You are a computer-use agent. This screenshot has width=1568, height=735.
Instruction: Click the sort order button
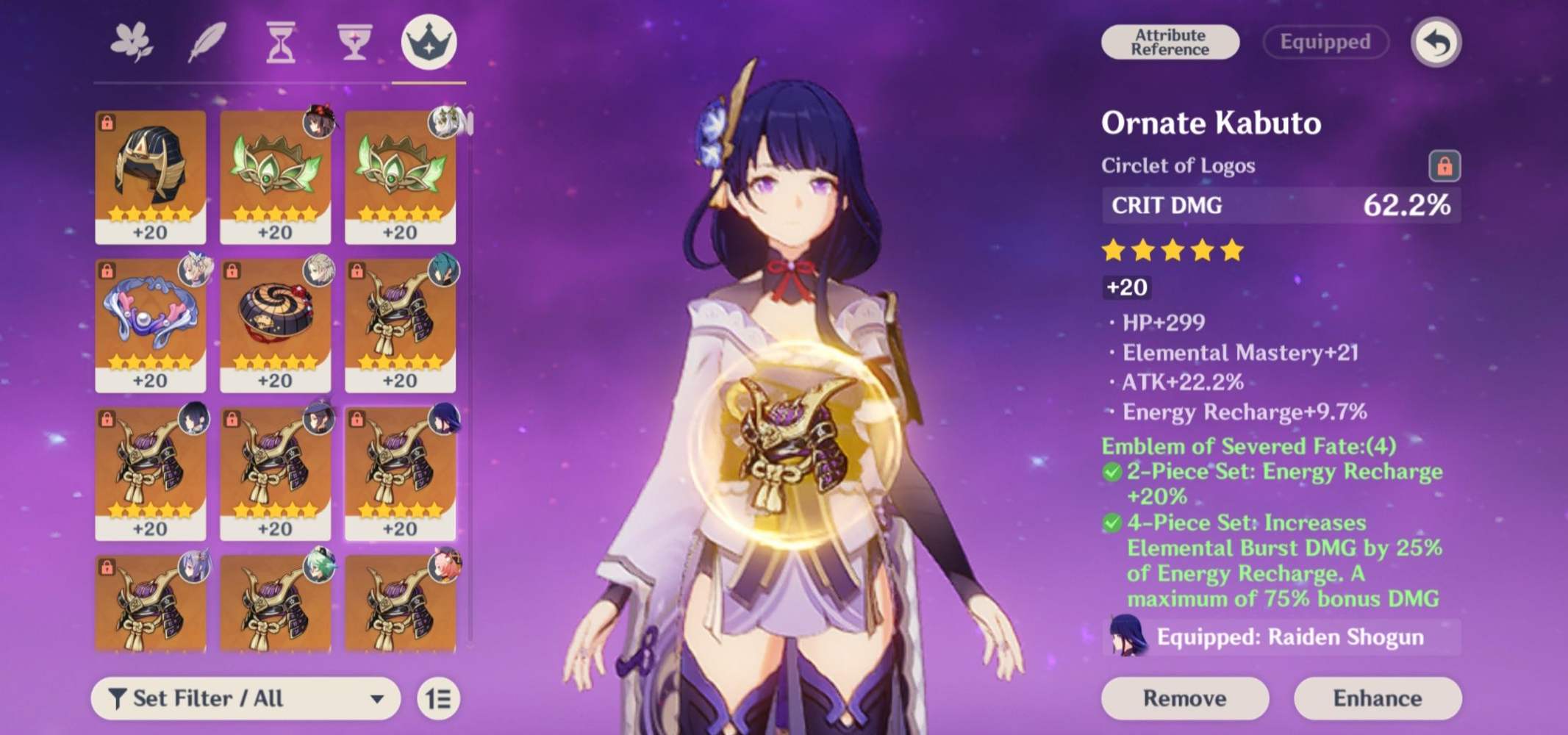tap(438, 698)
